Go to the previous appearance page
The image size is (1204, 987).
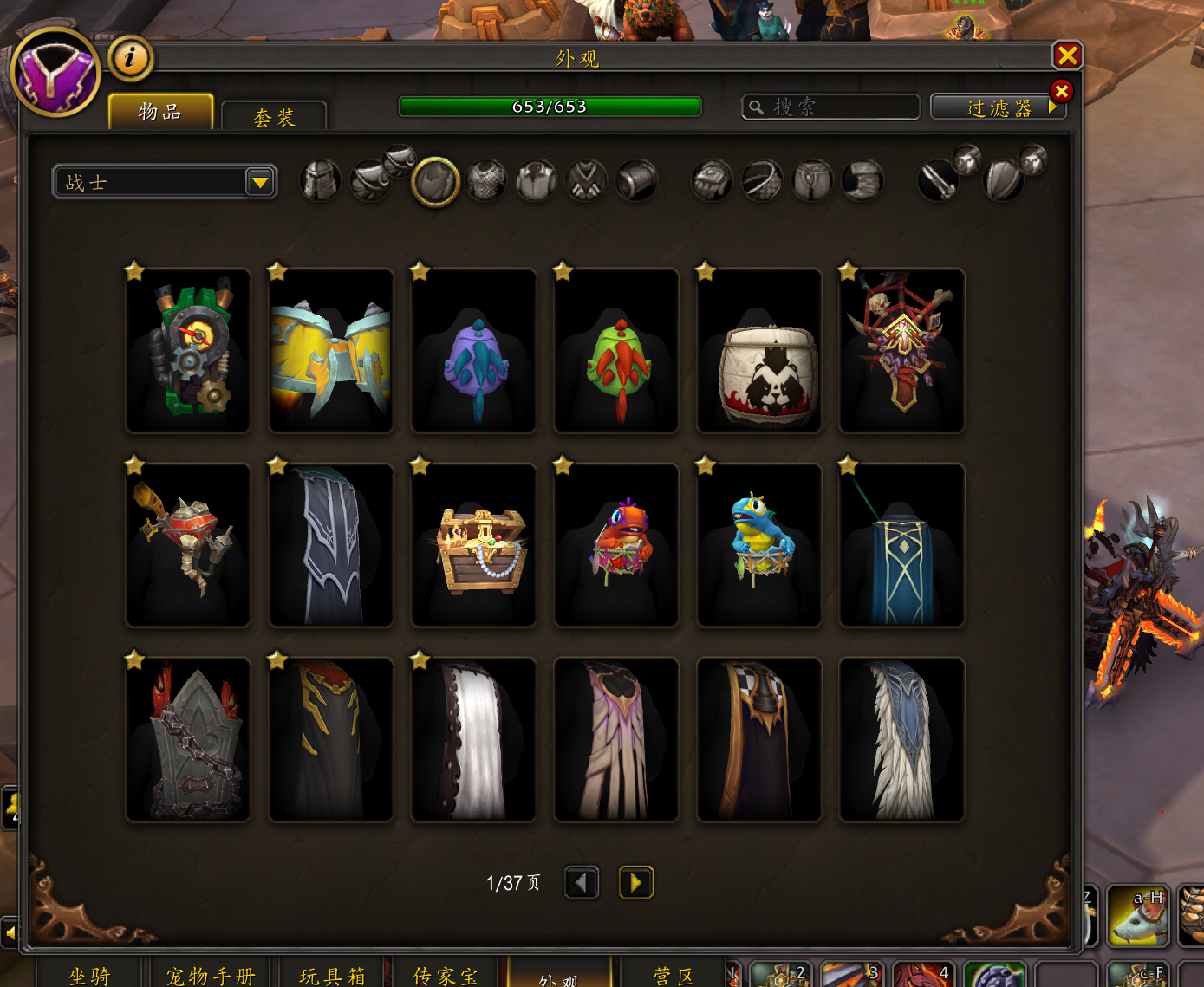click(x=582, y=883)
